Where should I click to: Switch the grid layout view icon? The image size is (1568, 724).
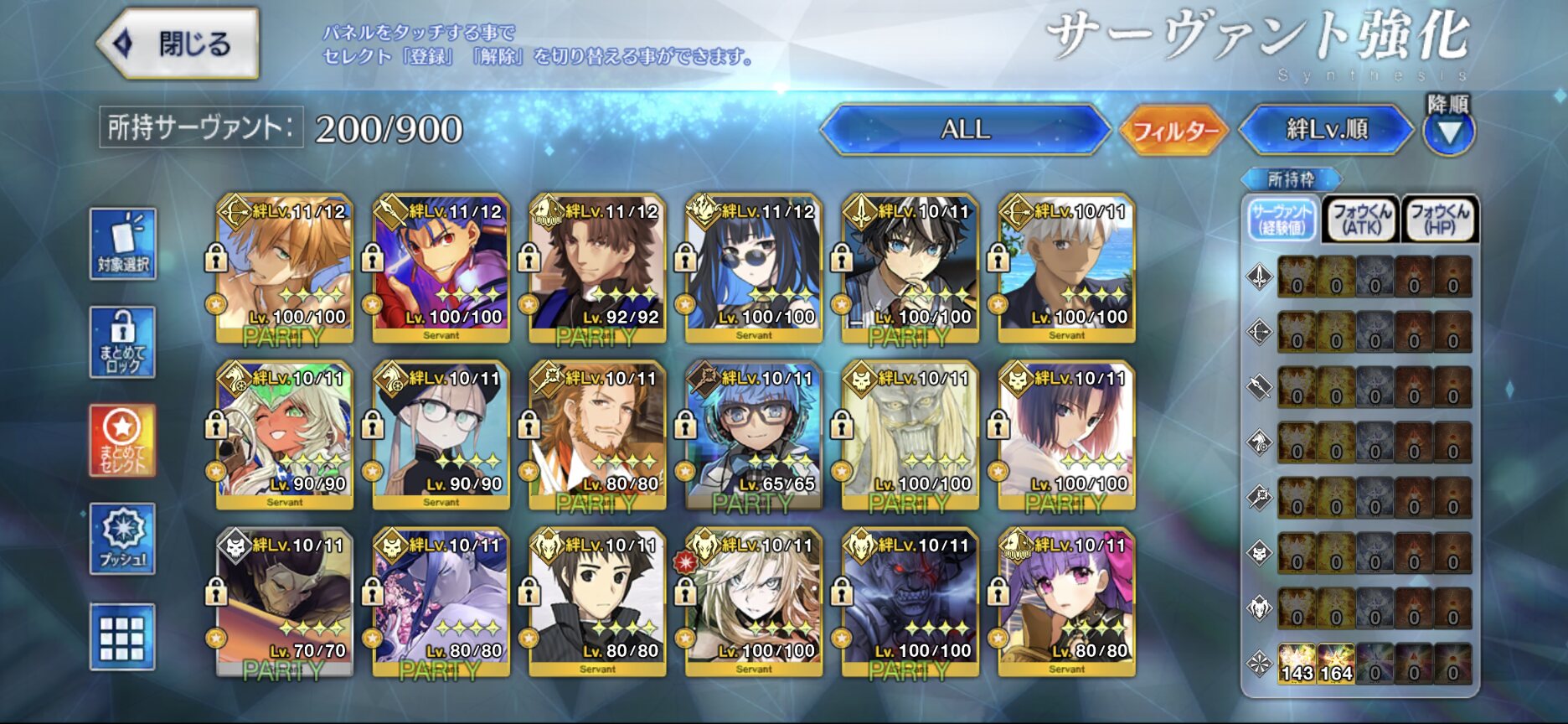123,637
